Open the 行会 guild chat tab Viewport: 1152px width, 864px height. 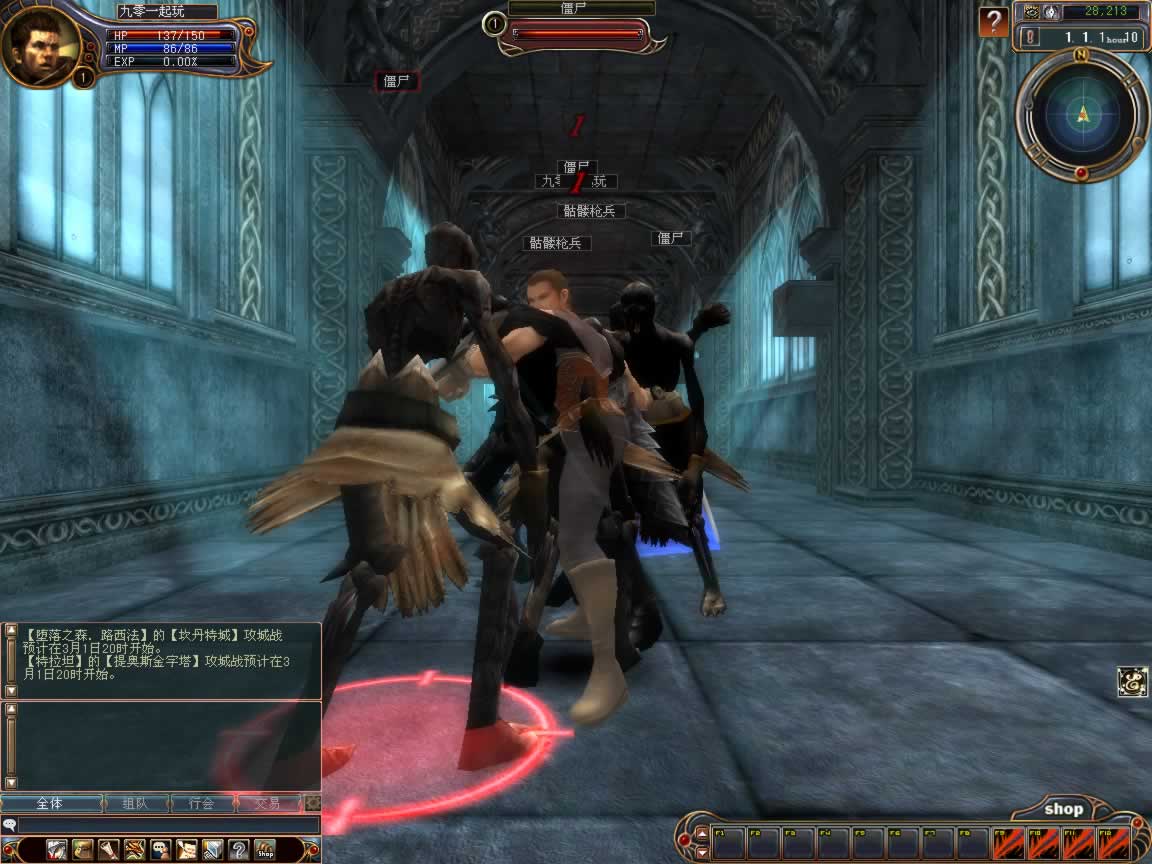tap(202, 803)
